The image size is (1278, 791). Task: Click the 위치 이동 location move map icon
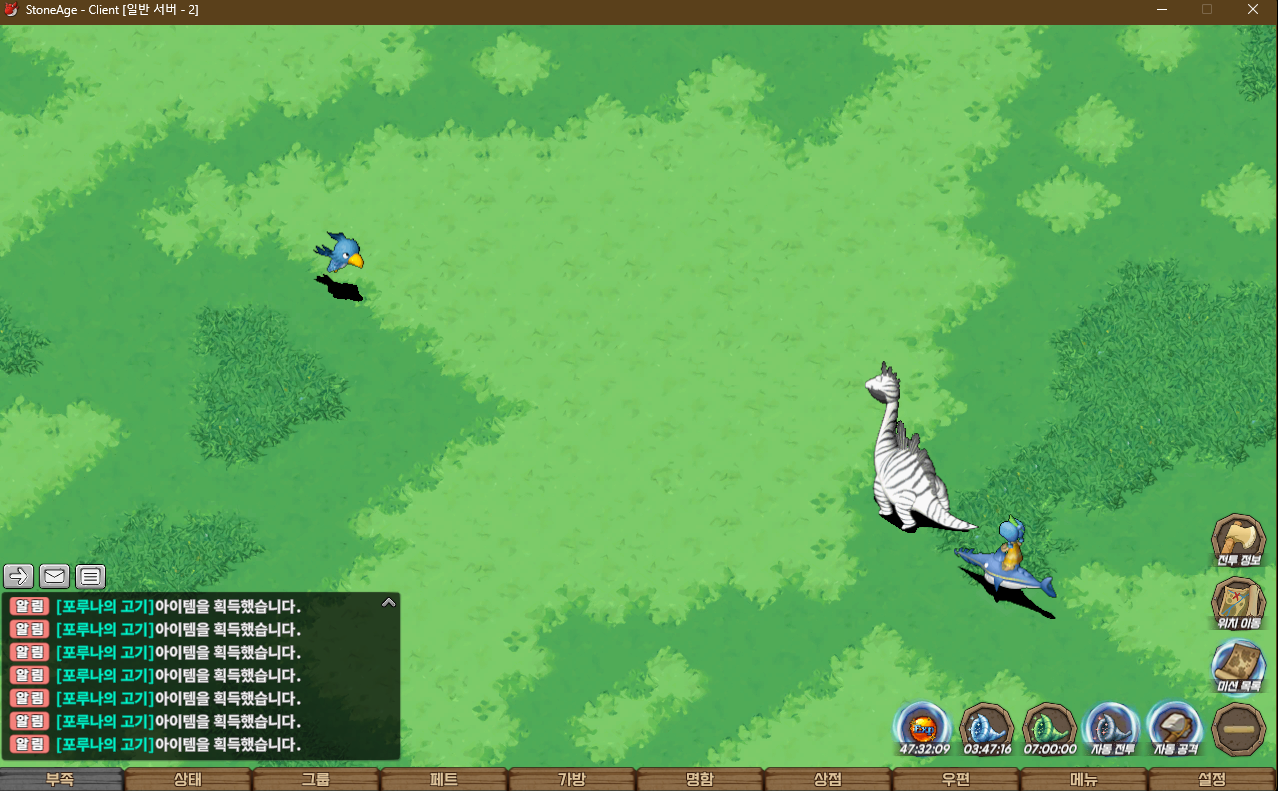pyautogui.click(x=1238, y=603)
